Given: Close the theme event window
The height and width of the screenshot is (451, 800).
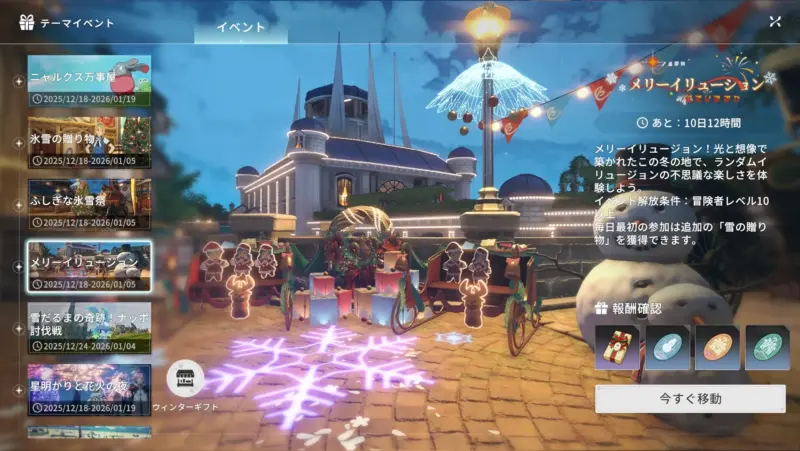Looking at the screenshot, I should 775,21.
